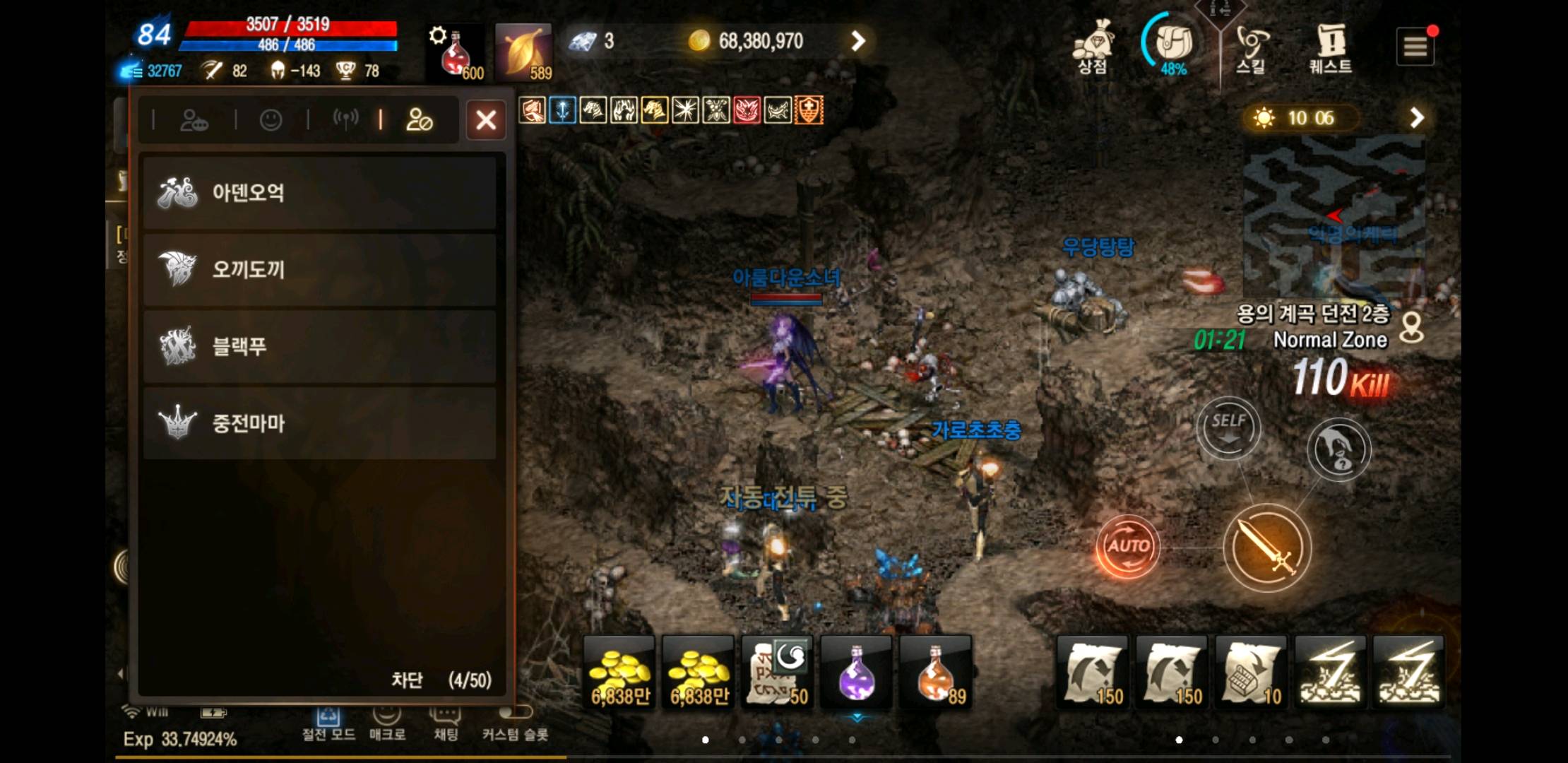Viewport: 1568px width, 763px height.
Task: Open the hamburger main menu
Action: 1415,47
